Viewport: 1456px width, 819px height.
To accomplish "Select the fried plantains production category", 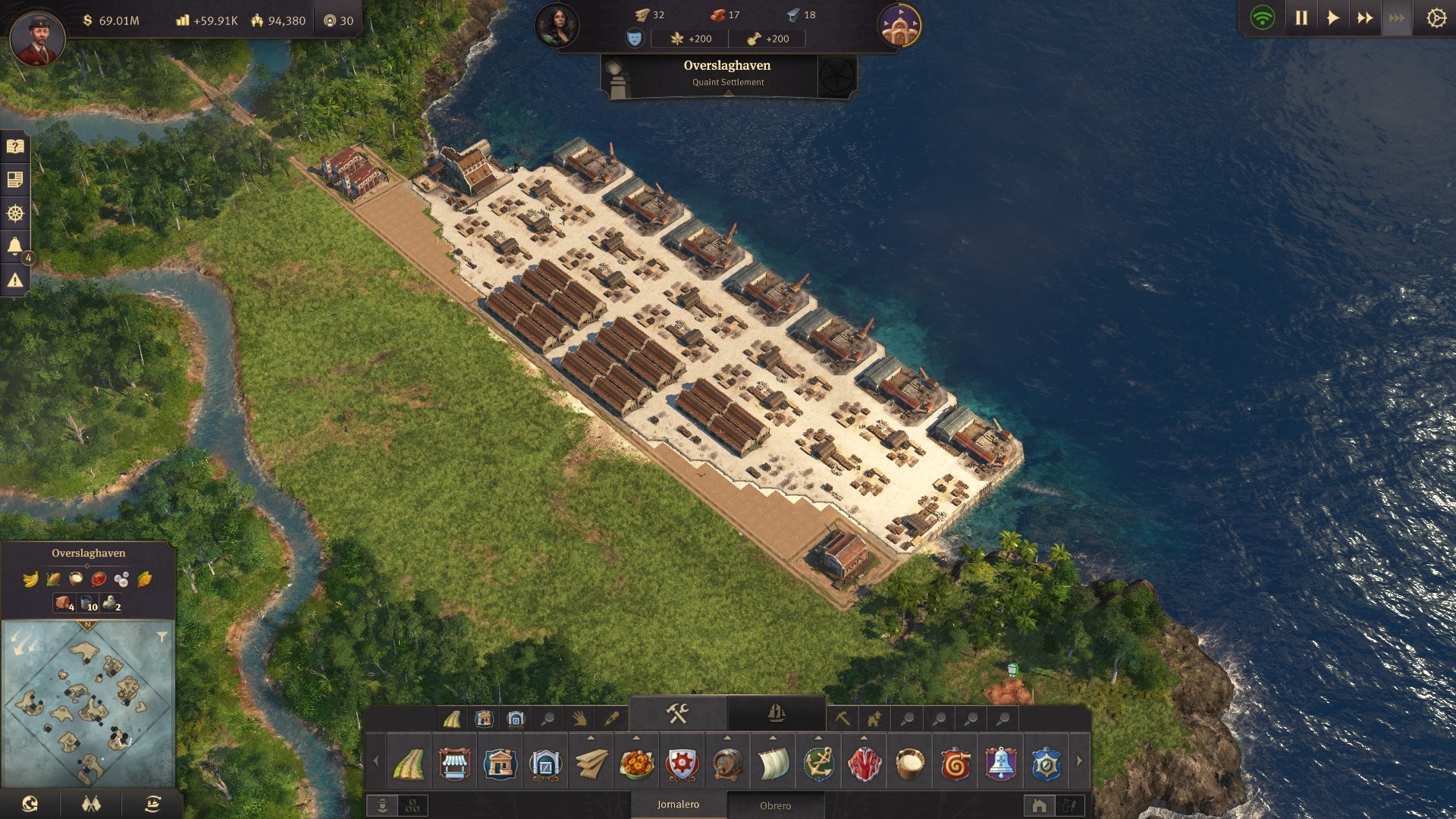I will click(x=637, y=764).
